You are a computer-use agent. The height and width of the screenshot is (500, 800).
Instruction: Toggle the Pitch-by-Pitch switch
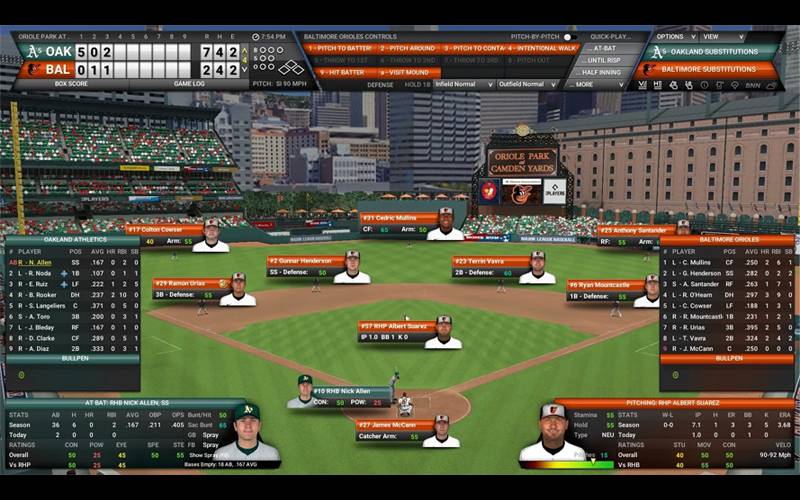(x=570, y=37)
